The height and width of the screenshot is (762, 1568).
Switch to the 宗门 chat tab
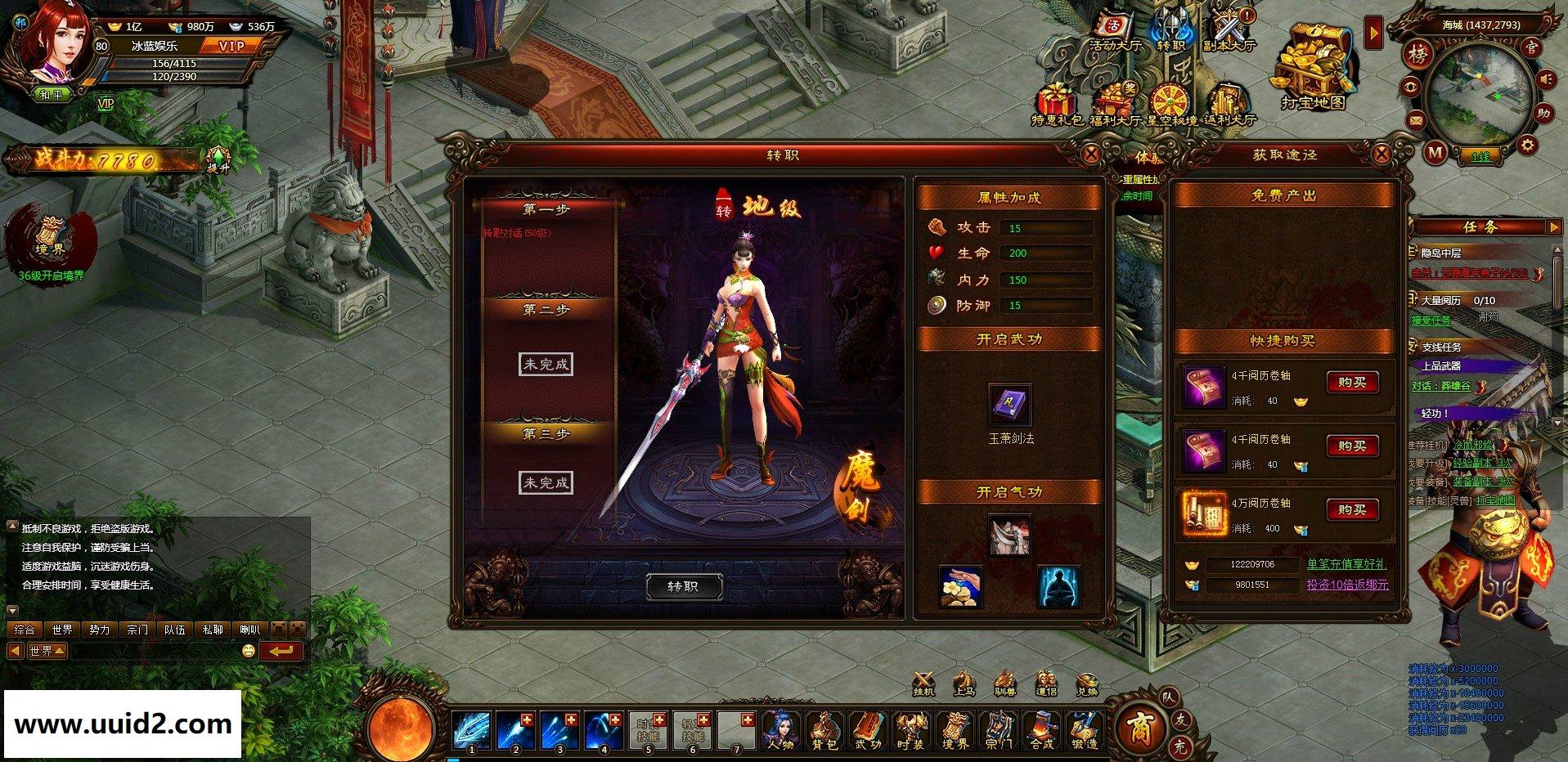coord(136,630)
